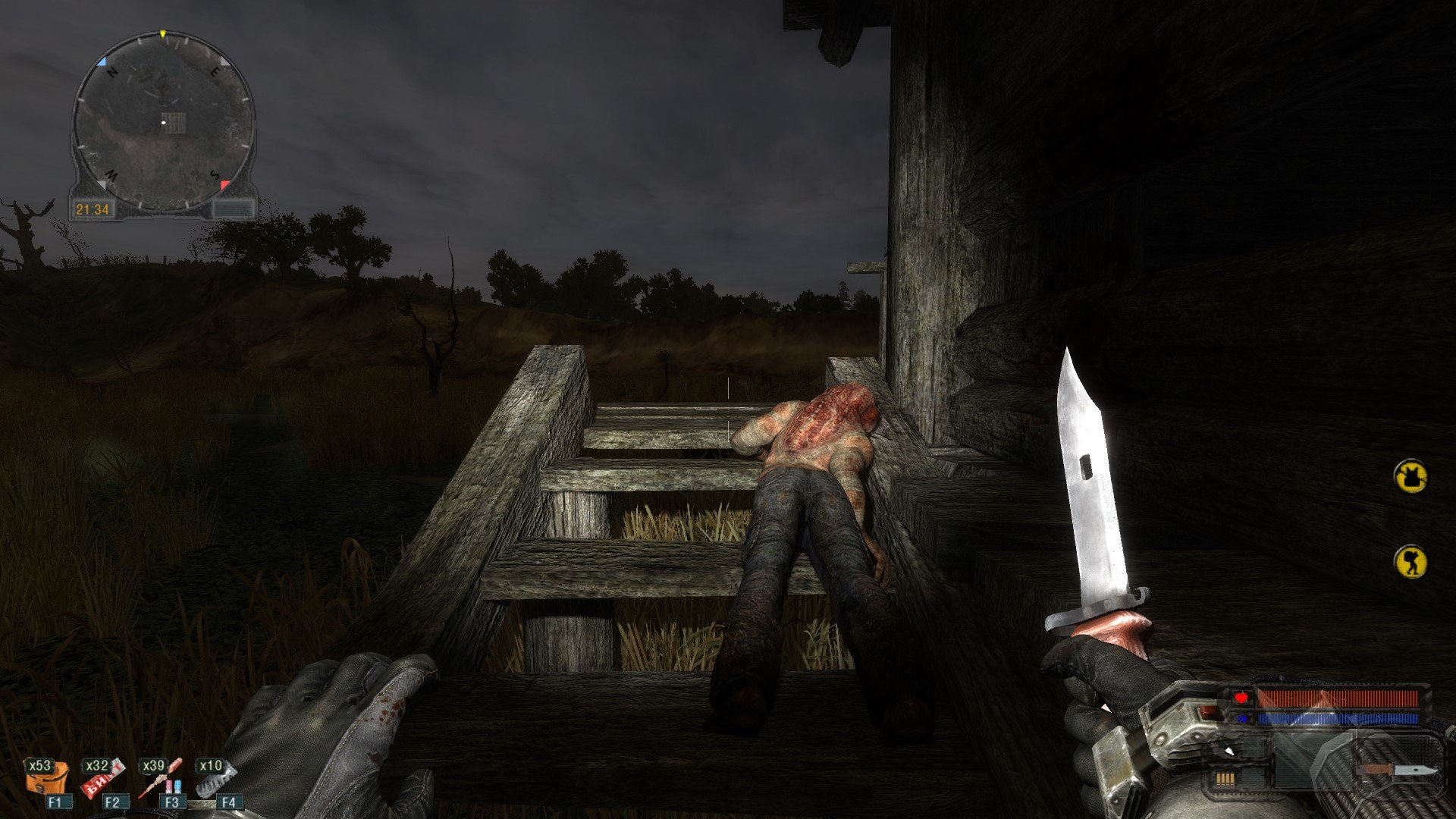The image size is (1456, 819).
Task: Select the knife weapon icon on HUD
Action: (x=1399, y=770)
